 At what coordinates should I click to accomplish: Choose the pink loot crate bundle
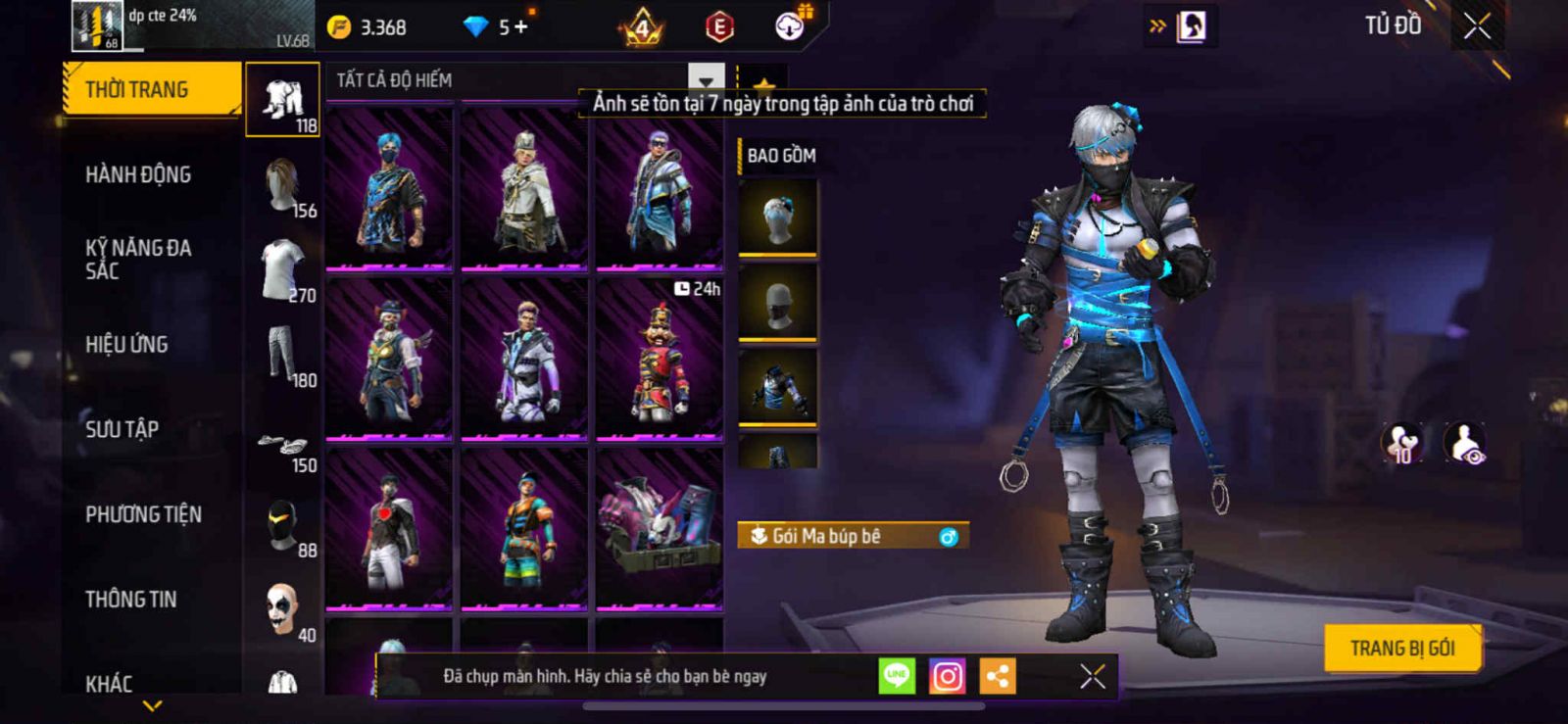[x=660, y=529]
